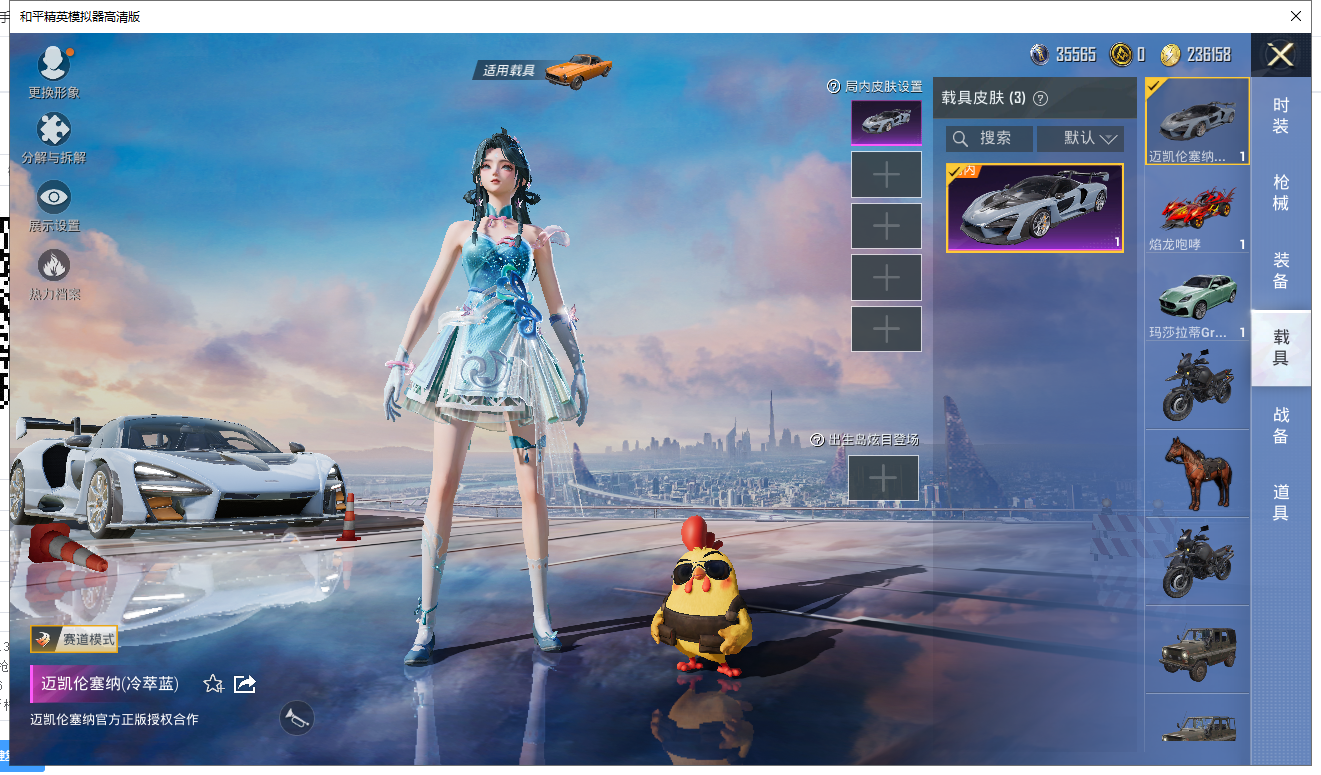Viewport: 1321px width, 775px height.
Task: Select the 战备 tab
Action: point(1280,425)
